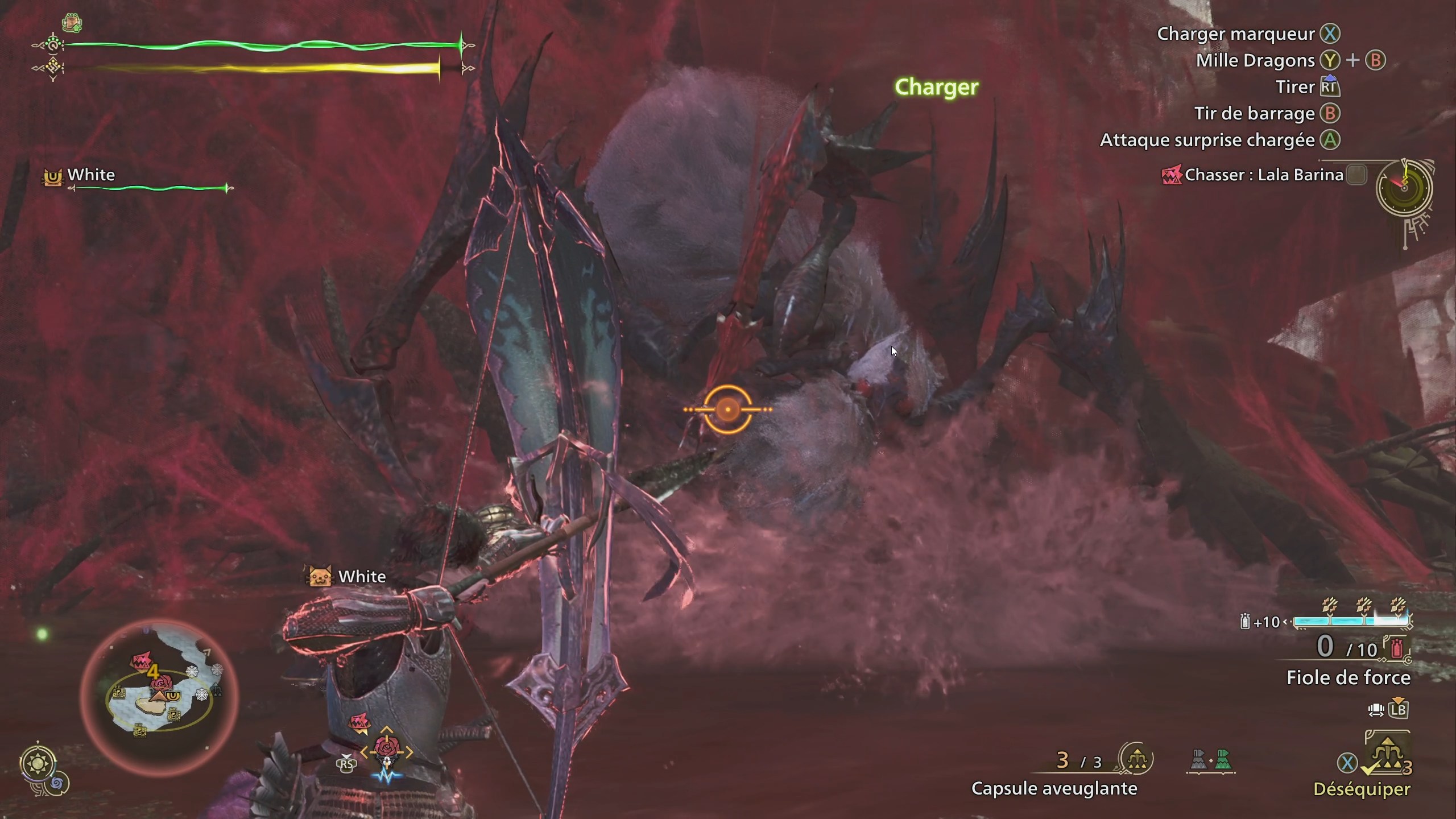Click the cat icon next to palico name White
This screenshot has width=1456, height=819.
(320, 576)
